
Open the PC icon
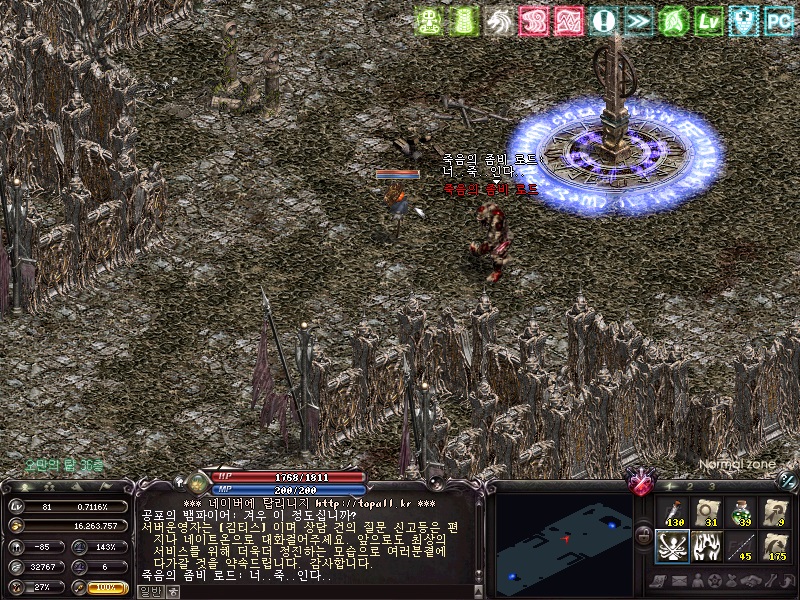coord(778,20)
